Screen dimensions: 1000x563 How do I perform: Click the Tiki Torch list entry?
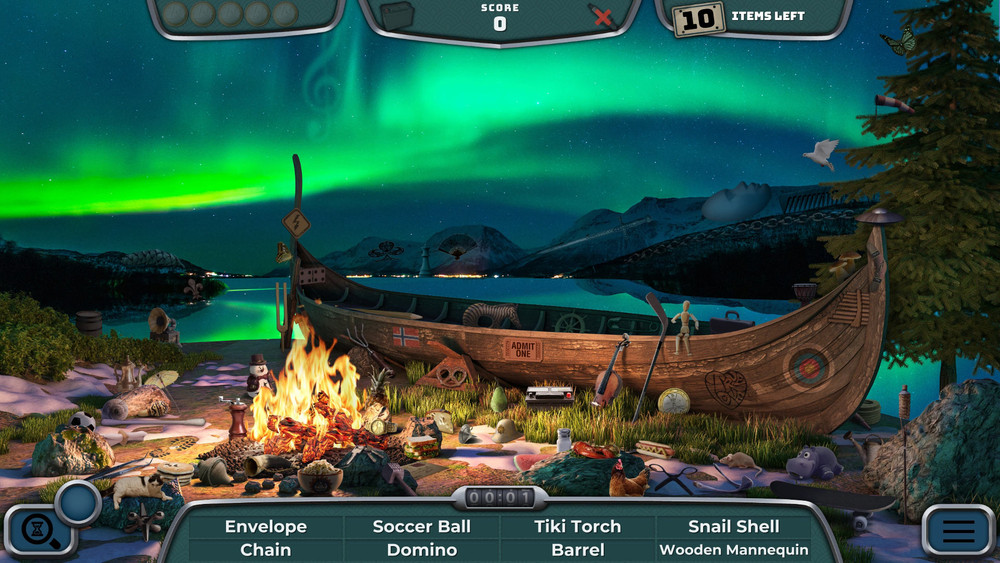[x=577, y=526]
